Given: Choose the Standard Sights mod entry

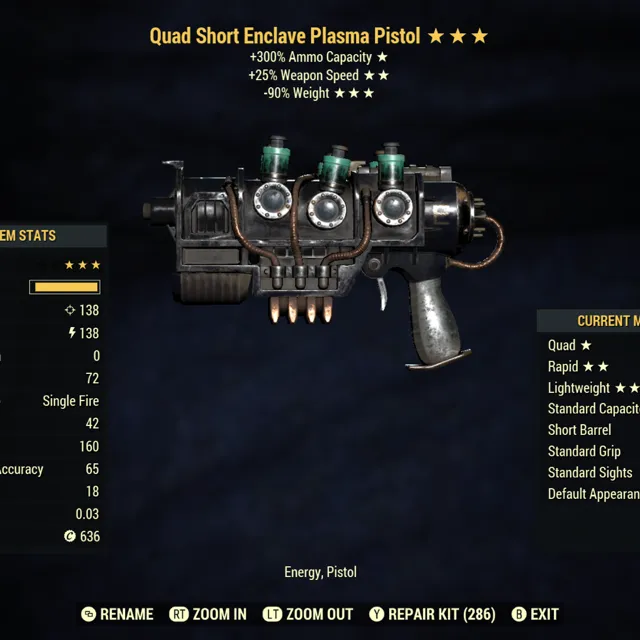Looking at the screenshot, I should (590, 472).
